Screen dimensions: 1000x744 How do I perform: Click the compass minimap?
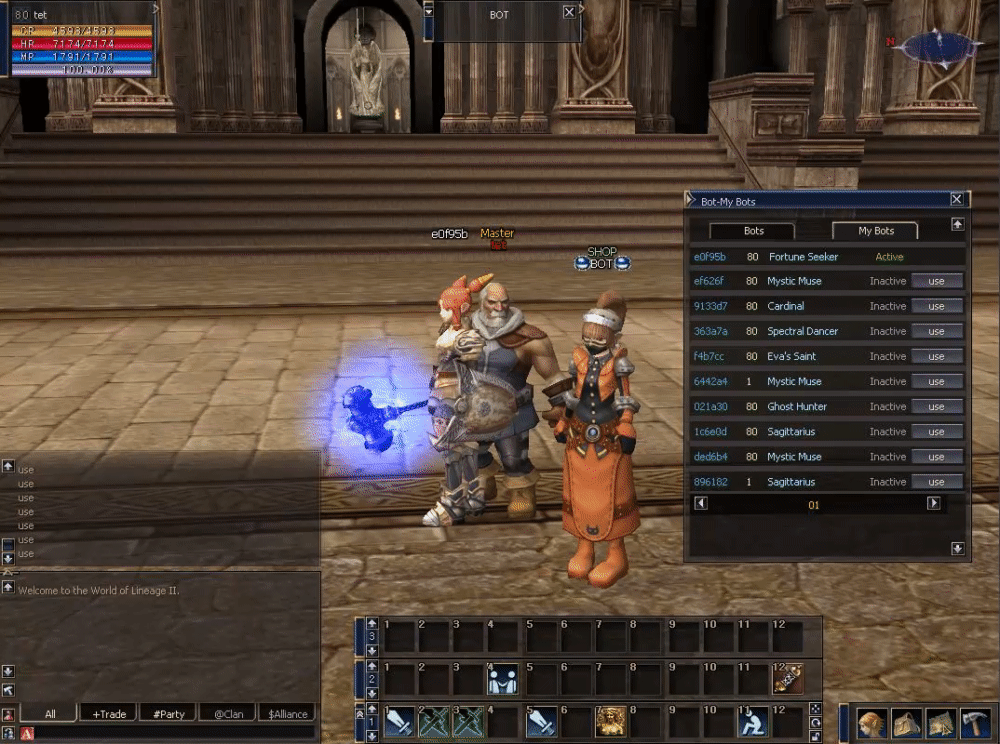point(939,48)
